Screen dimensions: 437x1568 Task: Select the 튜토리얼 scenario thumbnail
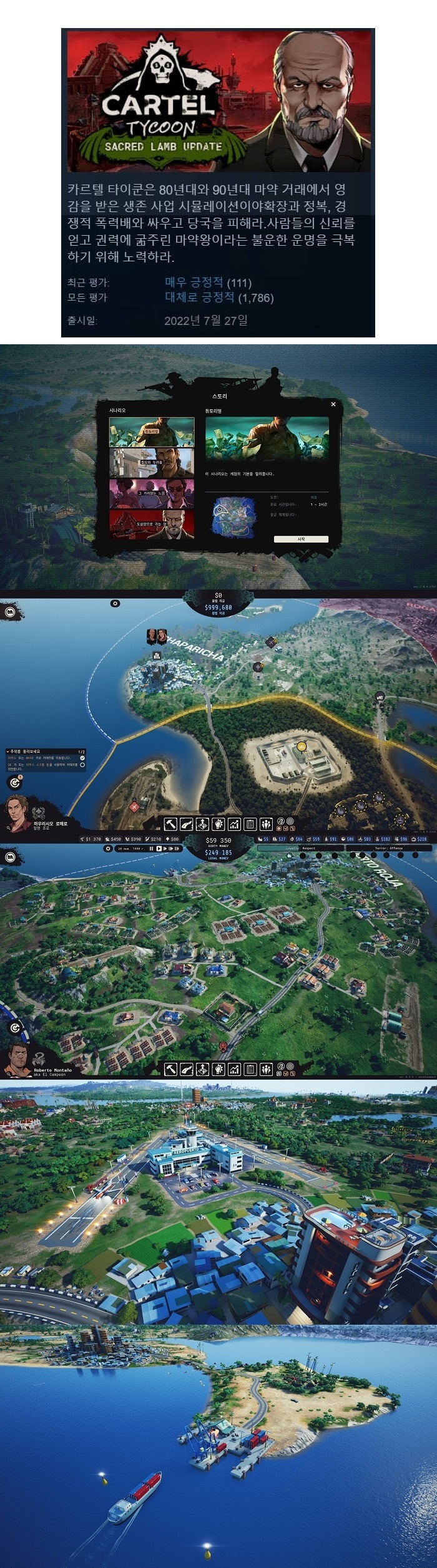pyautogui.click(x=152, y=432)
